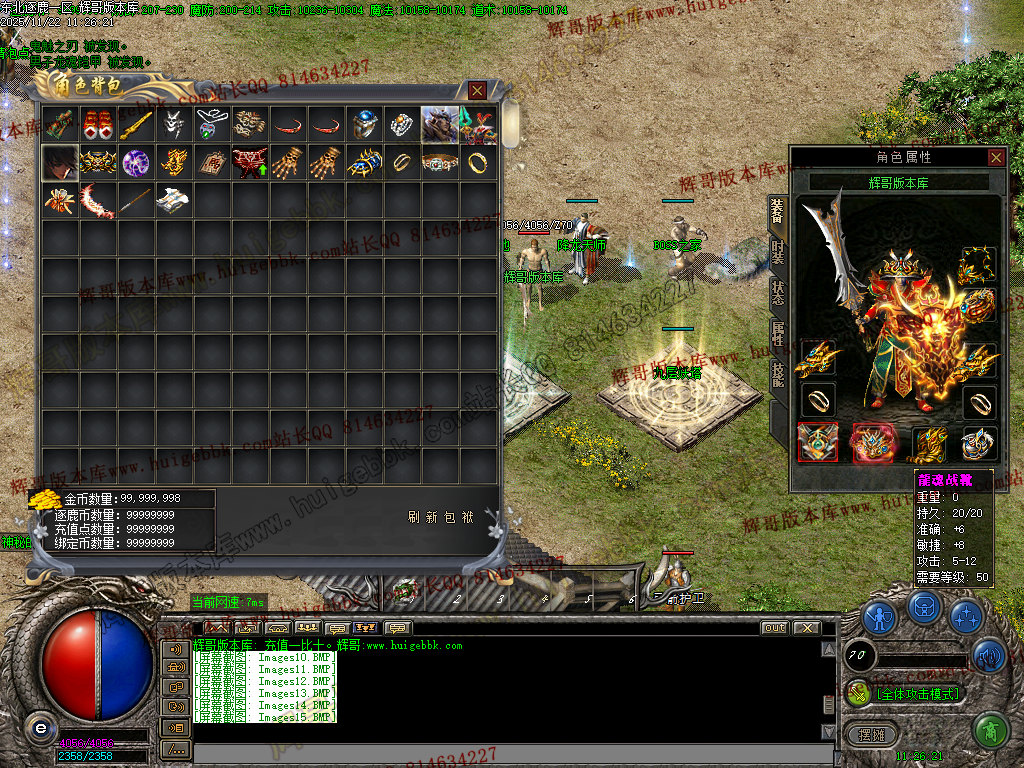1024x768 pixels.
Task: Pick the red twin boots in bag
Action: pyautogui.click(x=98, y=125)
